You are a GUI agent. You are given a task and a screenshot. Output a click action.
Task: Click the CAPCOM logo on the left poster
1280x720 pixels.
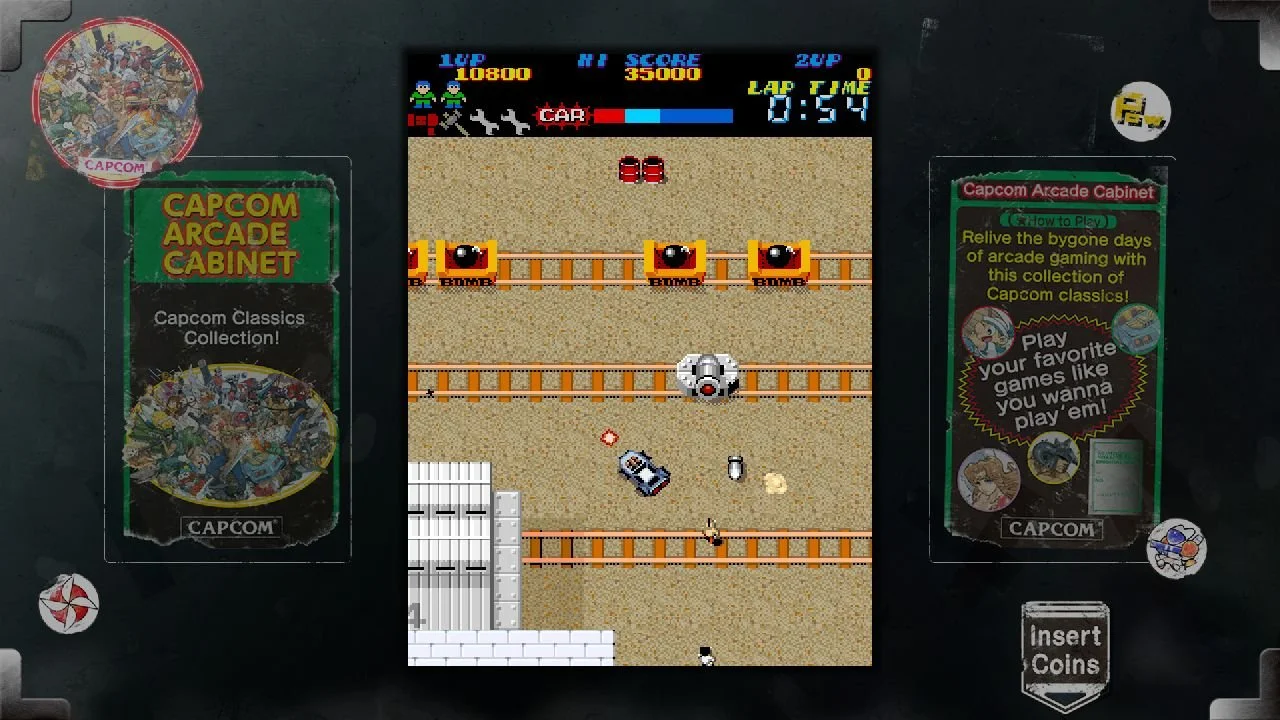(x=231, y=528)
